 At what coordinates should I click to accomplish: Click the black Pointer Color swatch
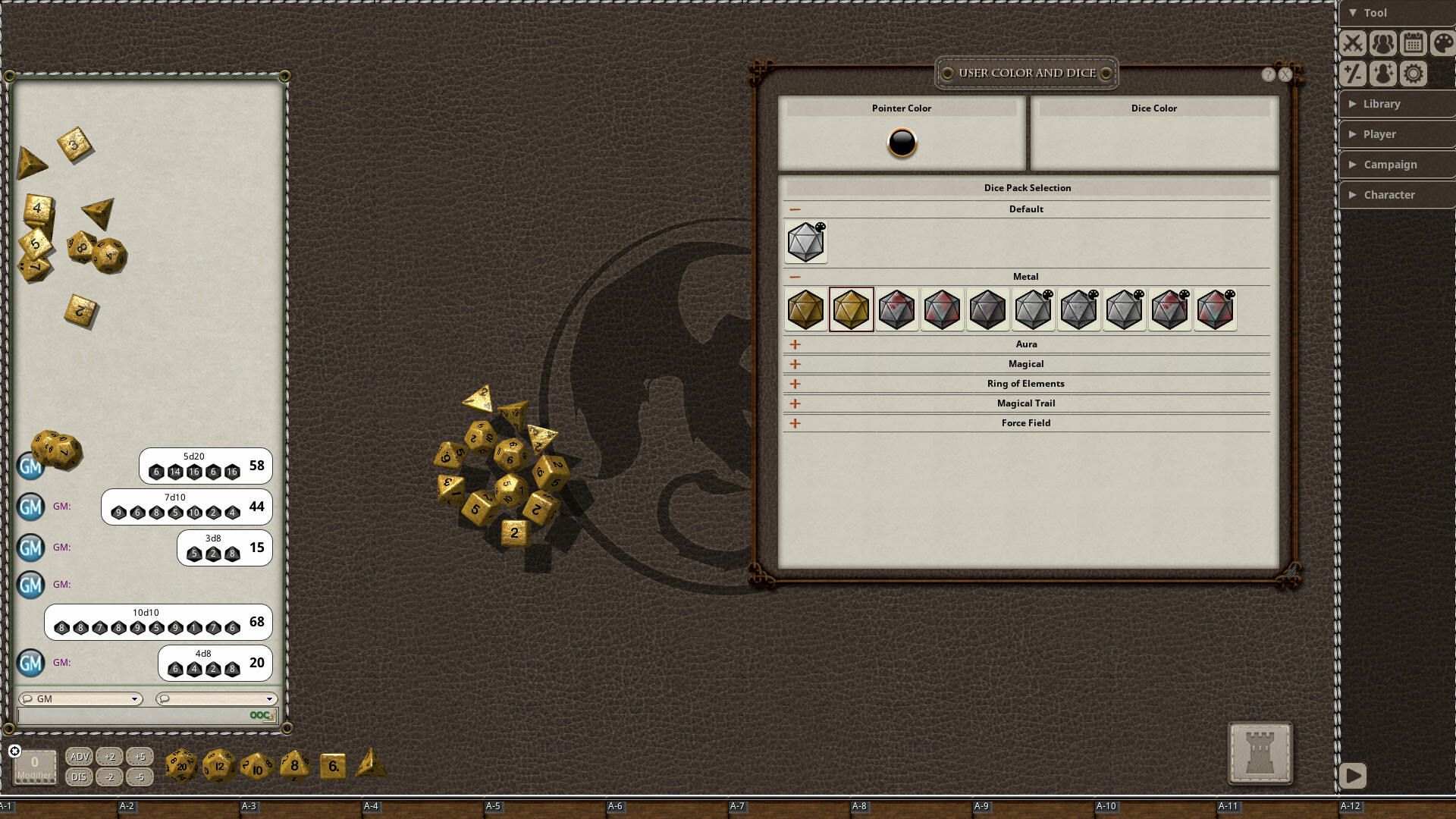pyautogui.click(x=902, y=143)
